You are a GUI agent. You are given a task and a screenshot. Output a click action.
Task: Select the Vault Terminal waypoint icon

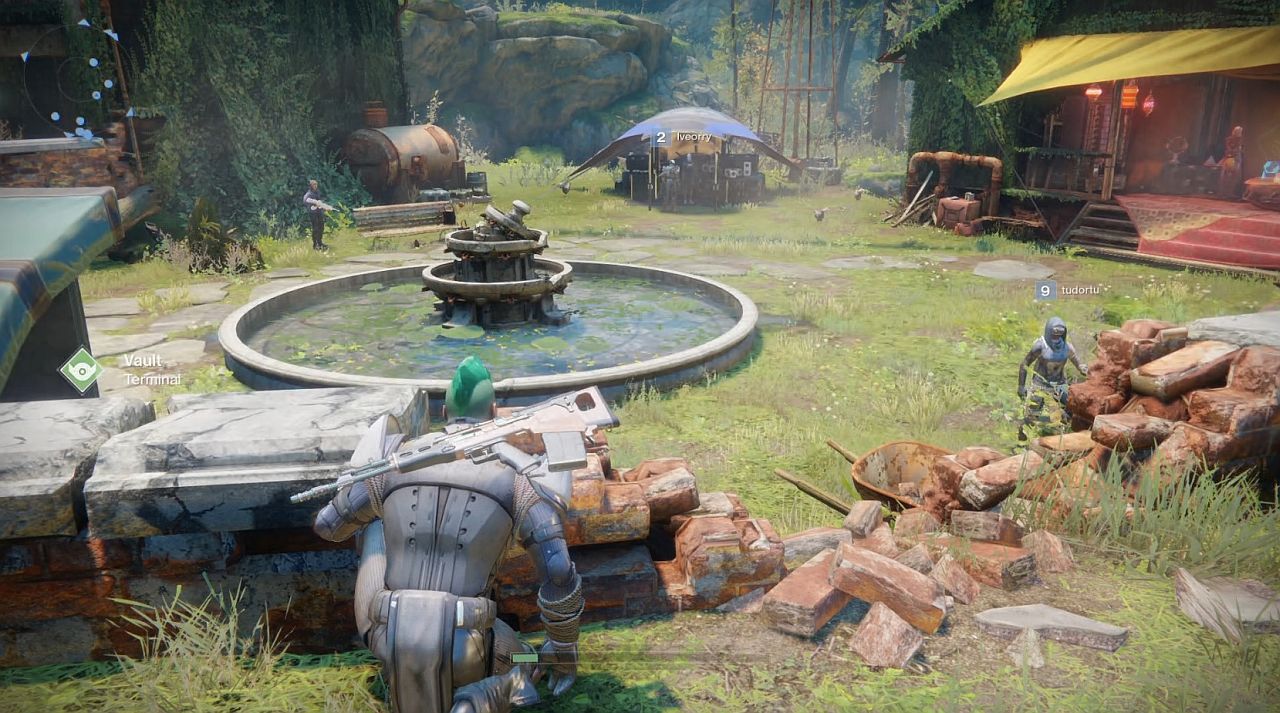81,369
